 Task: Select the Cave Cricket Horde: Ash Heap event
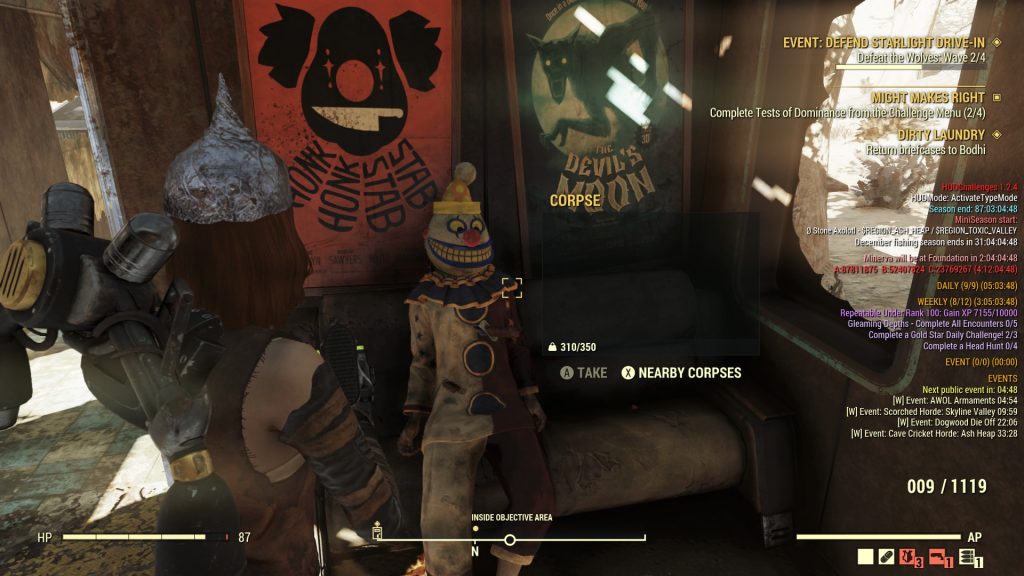[x=934, y=434]
